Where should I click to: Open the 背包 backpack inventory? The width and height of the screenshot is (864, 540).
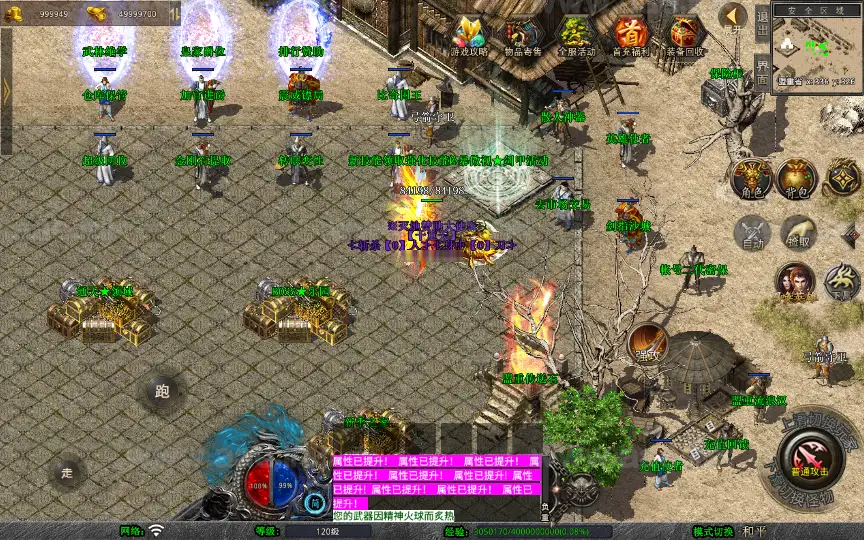pyautogui.click(x=797, y=177)
